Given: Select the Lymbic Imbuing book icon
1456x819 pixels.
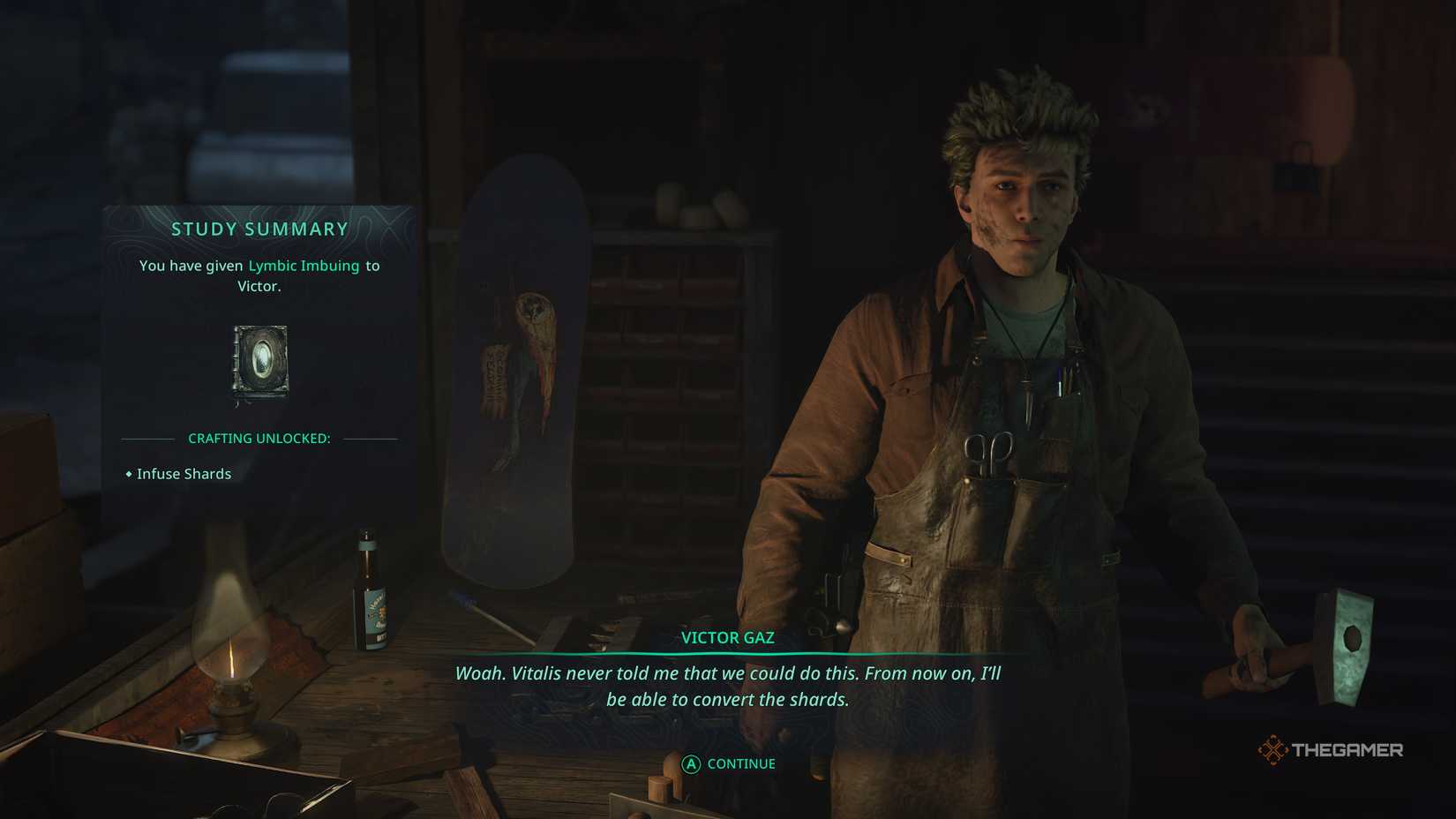Looking at the screenshot, I should [x=260, y=361].
